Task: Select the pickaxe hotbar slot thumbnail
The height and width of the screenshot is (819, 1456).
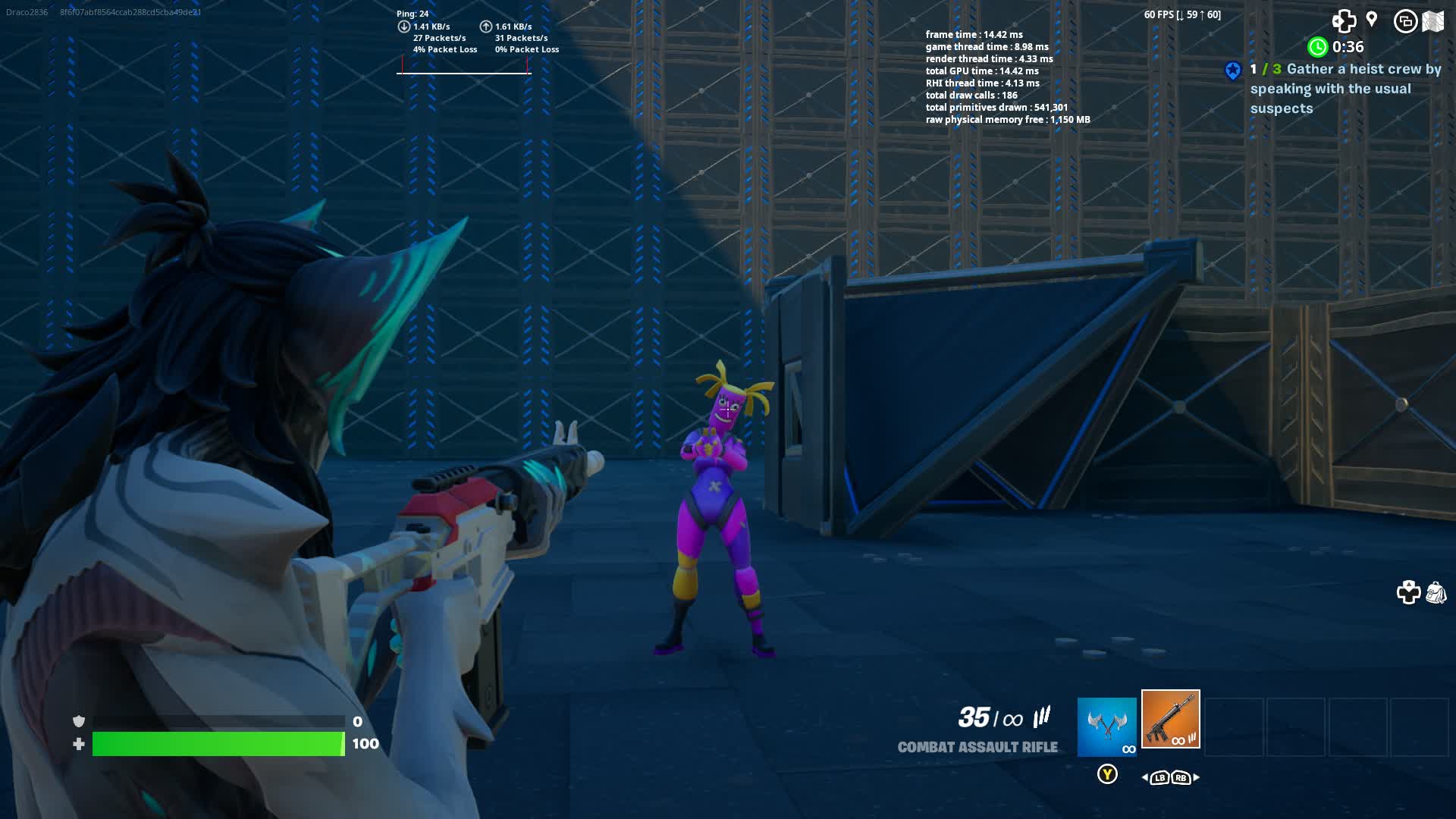Action: click(1106, 726)
